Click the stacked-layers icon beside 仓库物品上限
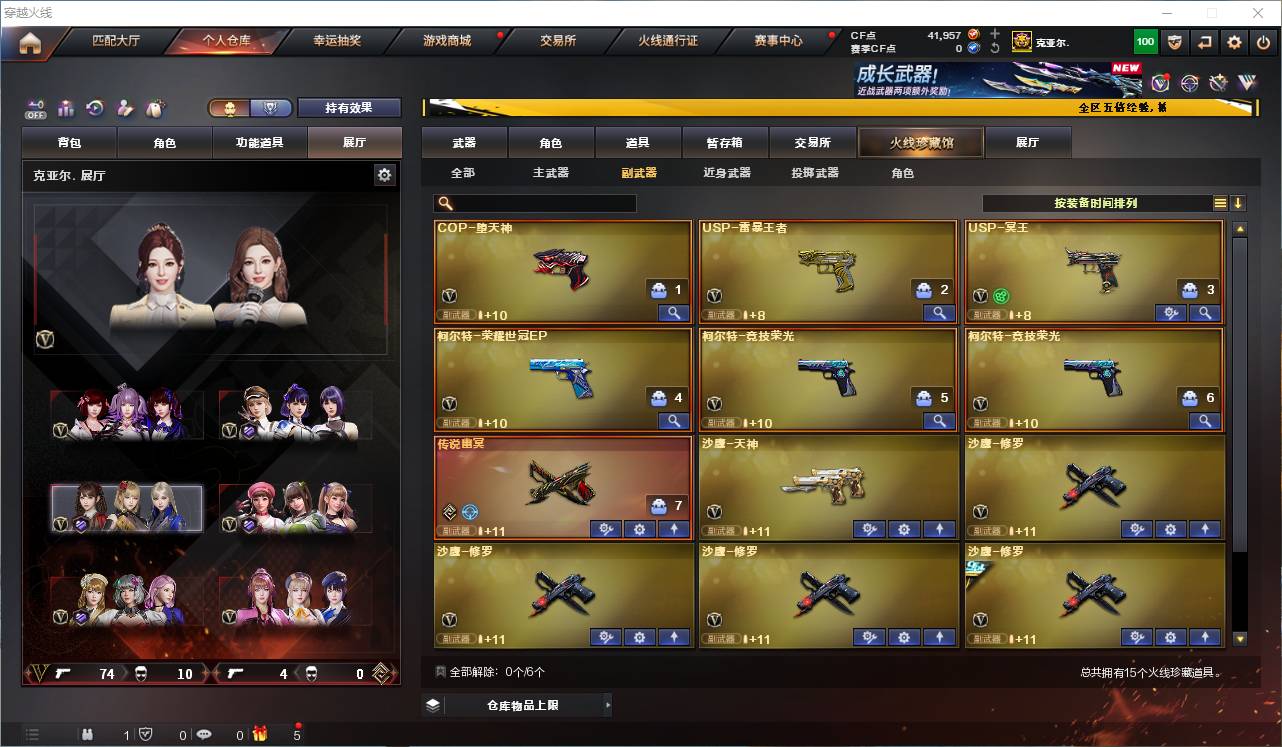Screen dimensions: 1282x747 click(x=432, y=704)
